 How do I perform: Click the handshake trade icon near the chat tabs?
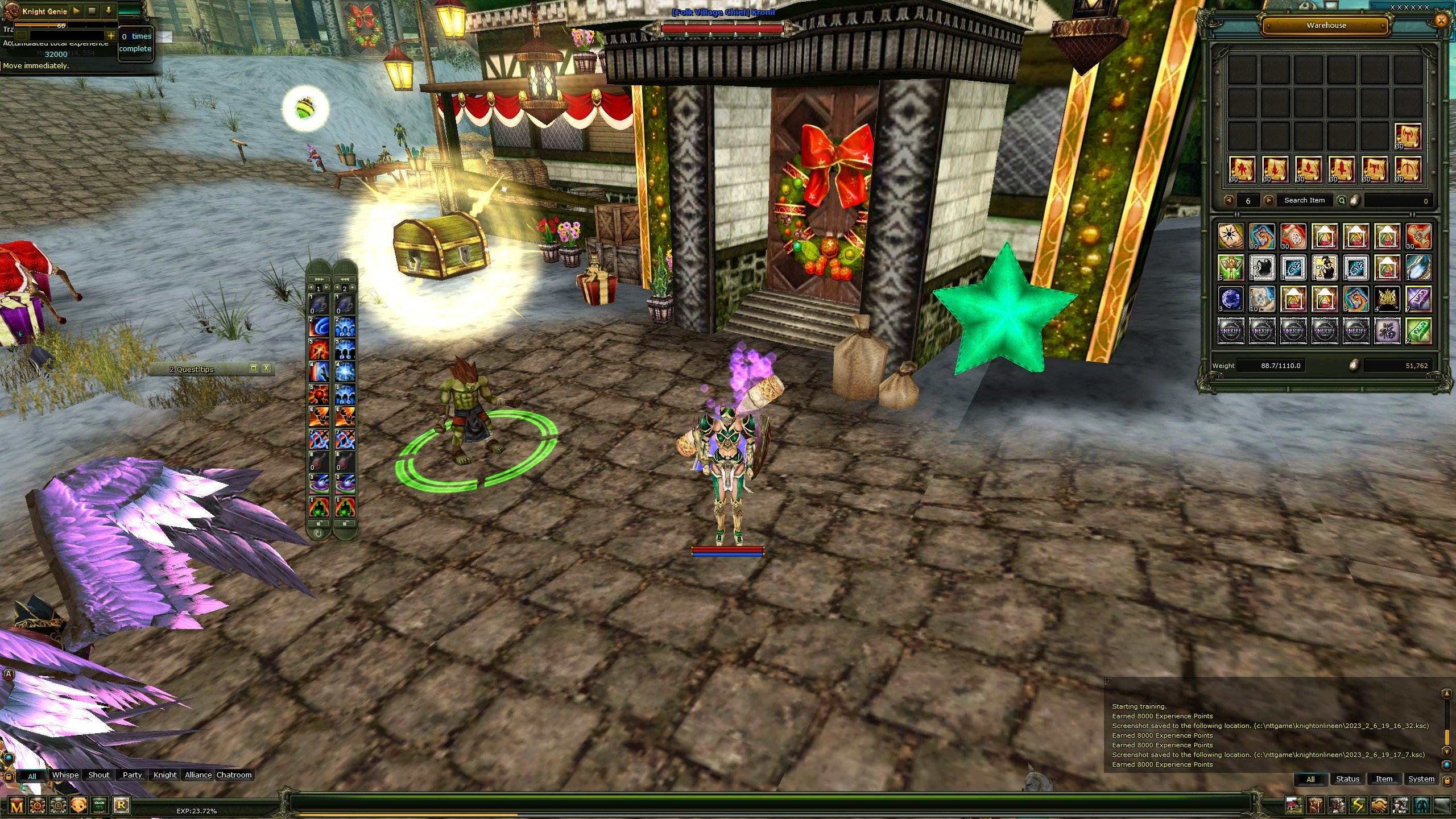pos(1380,805)
